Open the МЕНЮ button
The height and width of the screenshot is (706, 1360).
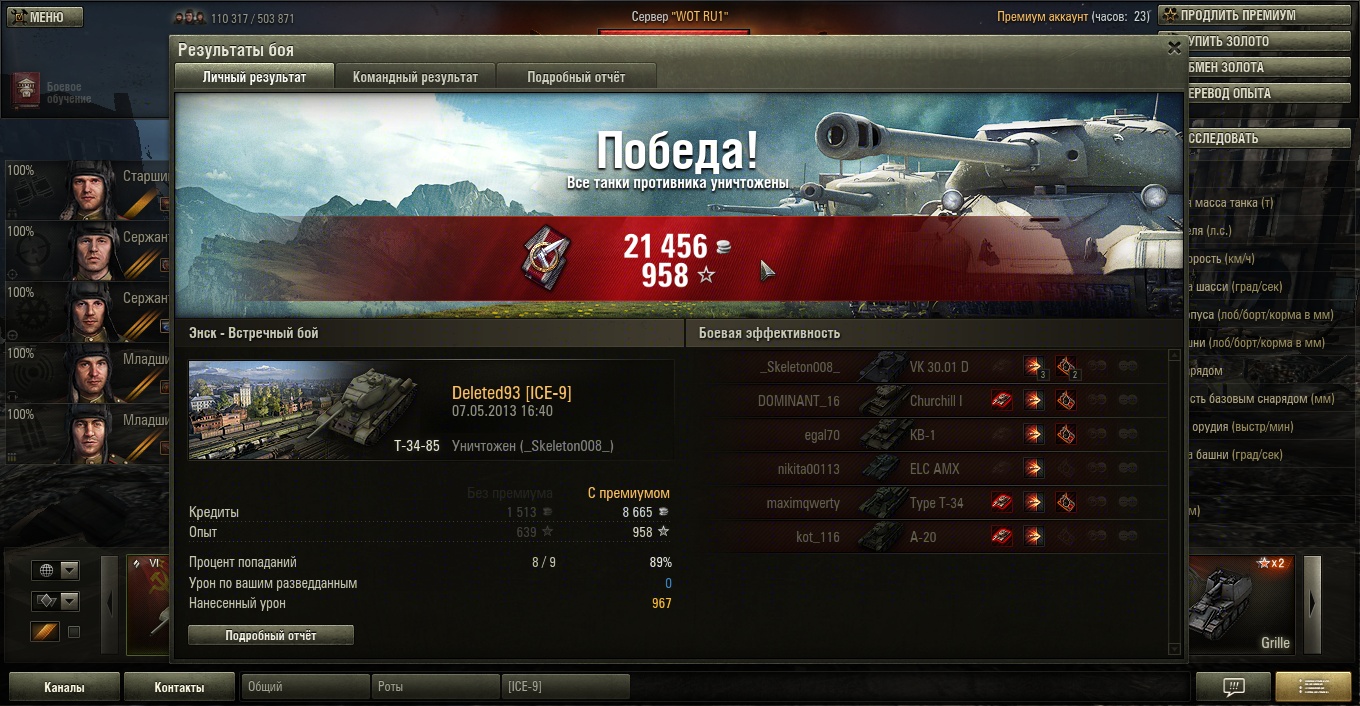(x=46, y=17)
